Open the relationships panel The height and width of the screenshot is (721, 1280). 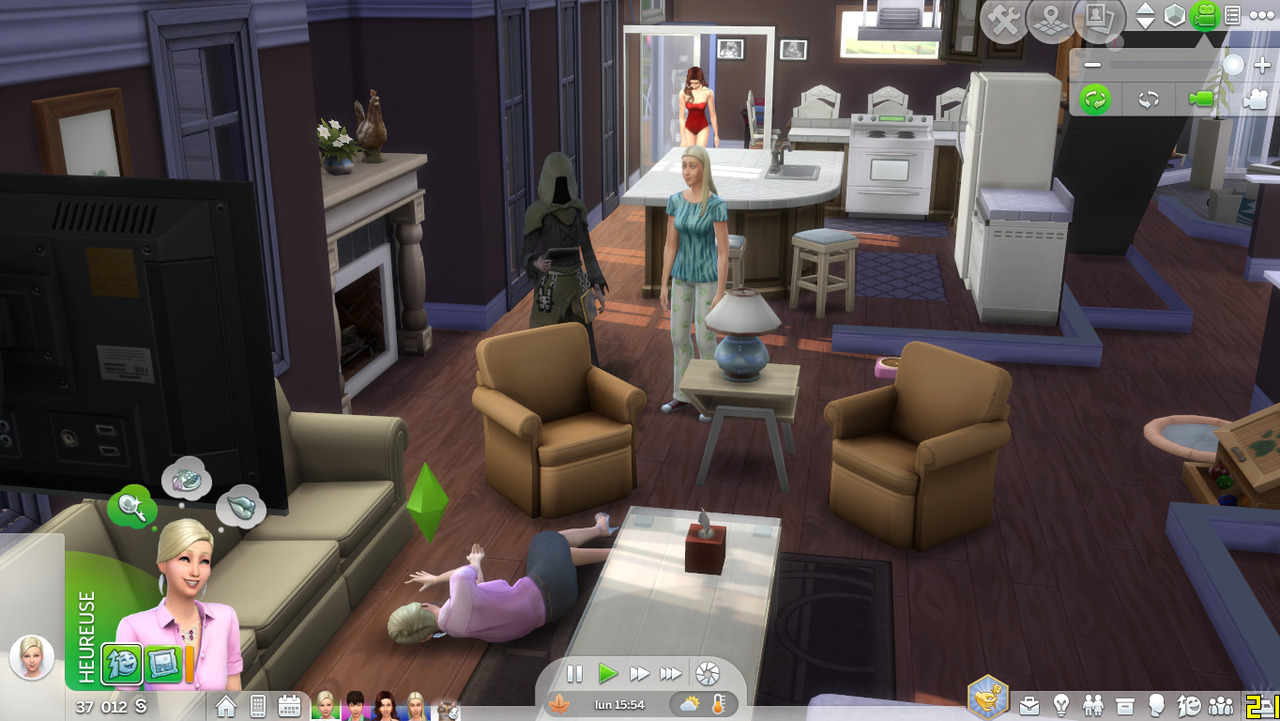point(1093,706)
